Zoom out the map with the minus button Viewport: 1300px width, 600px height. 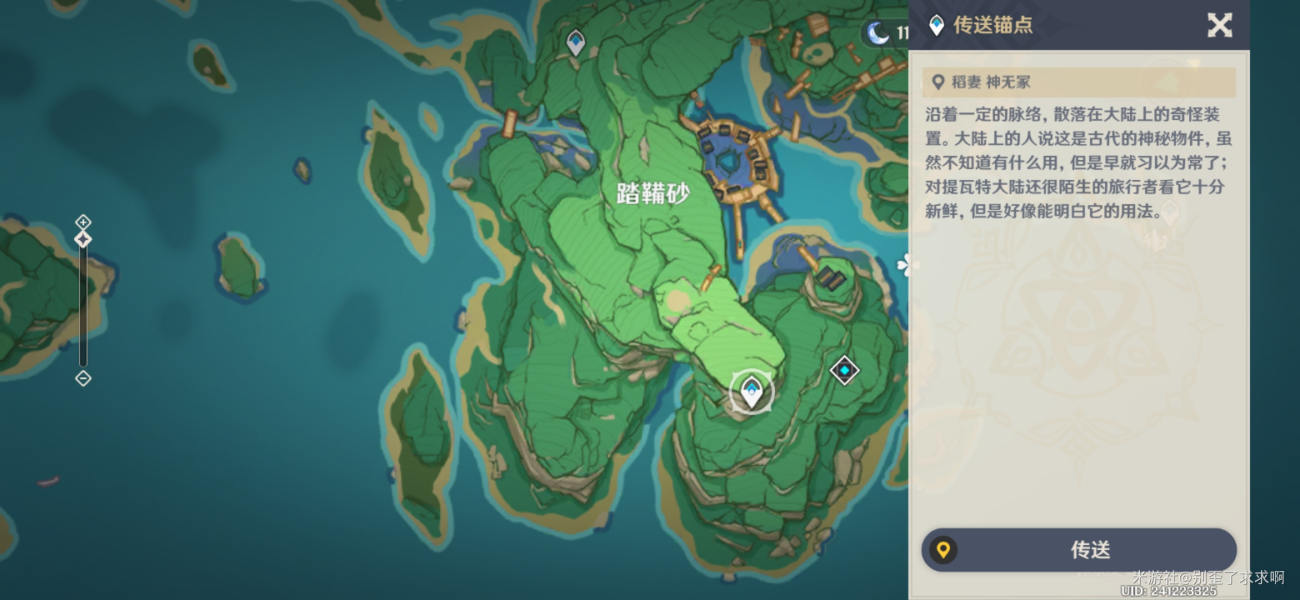(83, 378)
